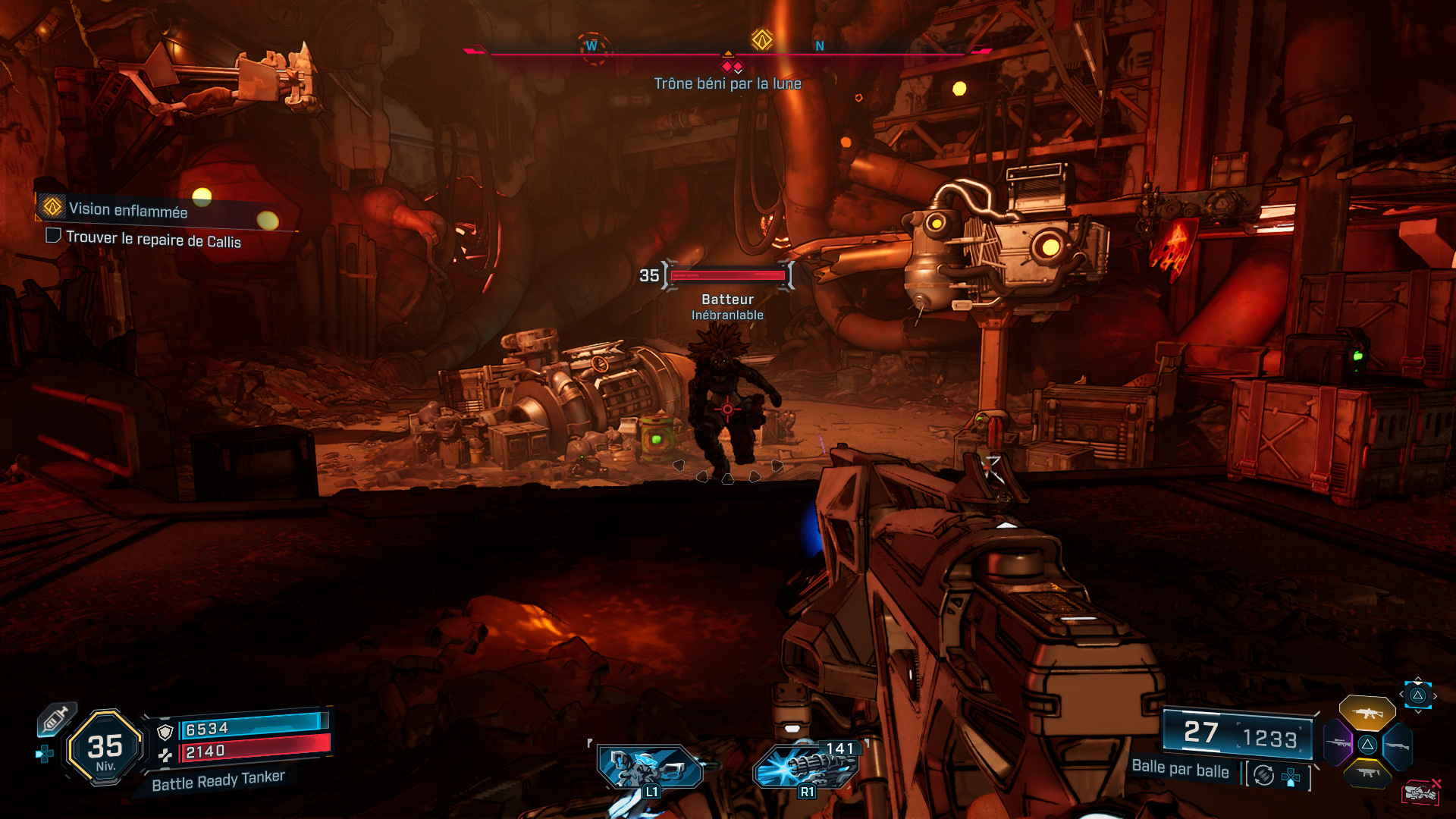1456x819 pixels.
Task: Click the level 35 character badge
Action: click(x=105, y=748)
